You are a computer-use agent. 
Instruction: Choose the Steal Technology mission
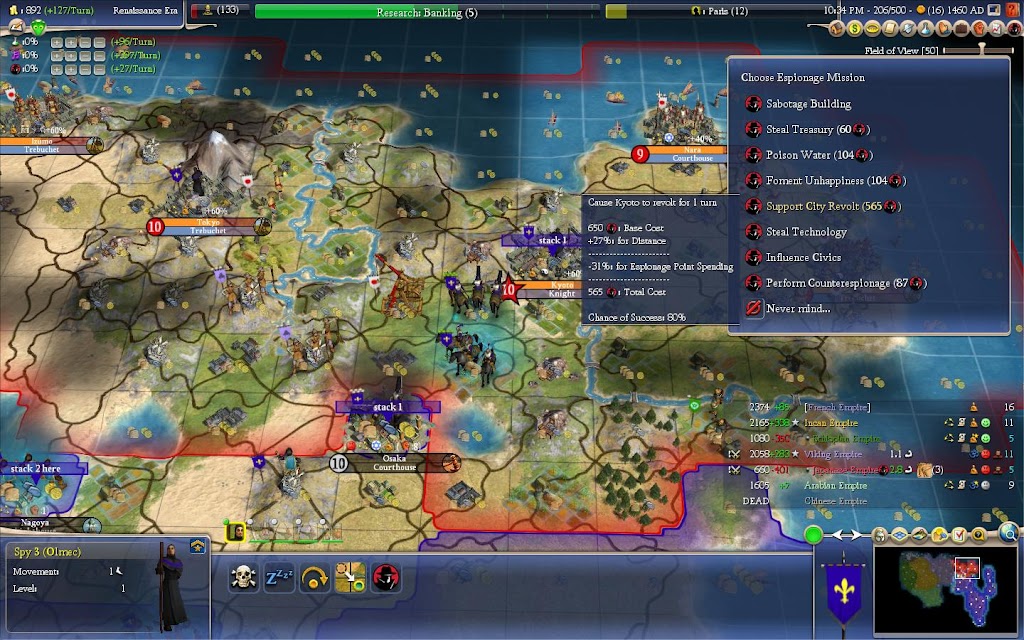pyautogui.click(x=806, y=232)
